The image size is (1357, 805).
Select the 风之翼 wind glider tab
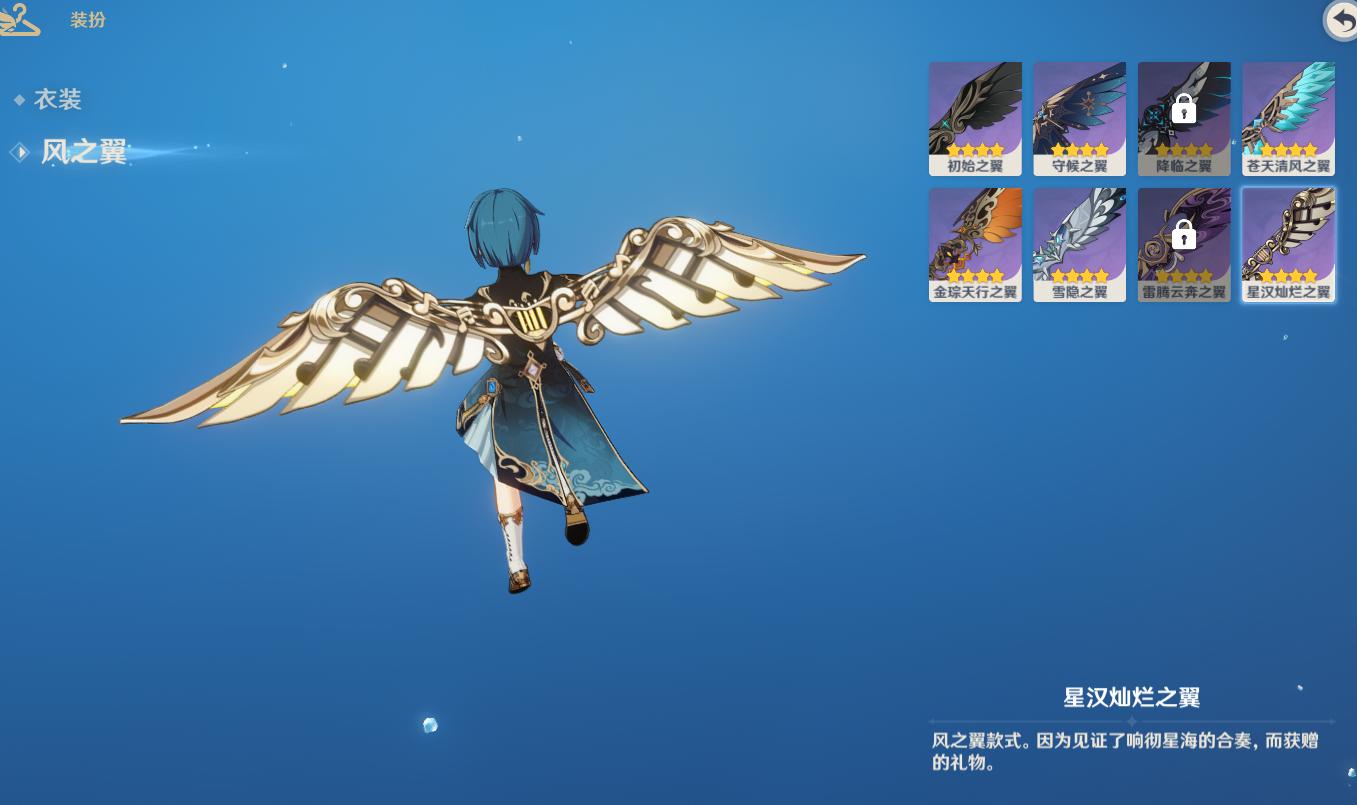point(83,152)
